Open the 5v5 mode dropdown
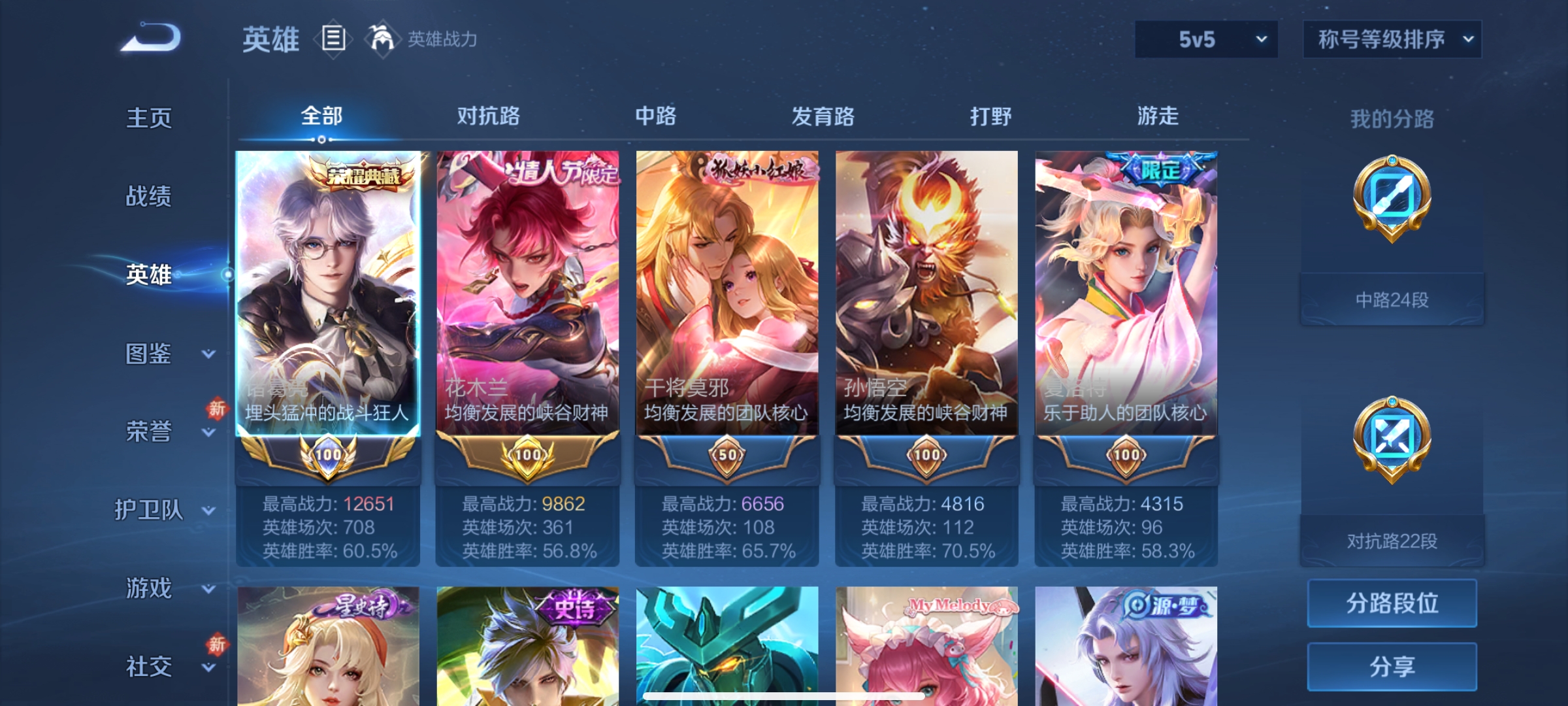This screenshot has width=1568, height=706. coord(1205,39)
